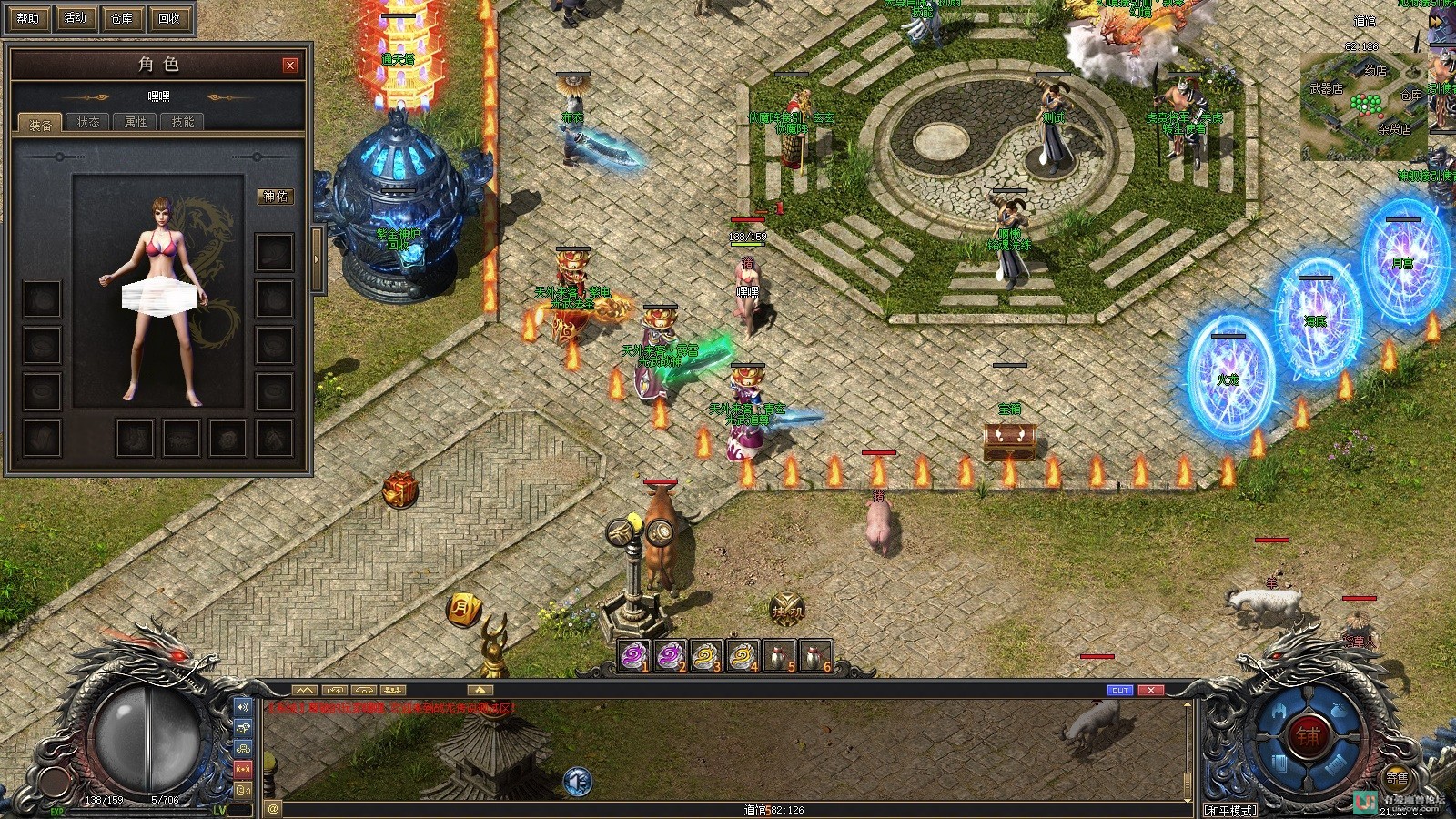Viewport: 1456px width, 819px height.
Task: Open the 活动 events menu
Action: (x=75, y=17)
